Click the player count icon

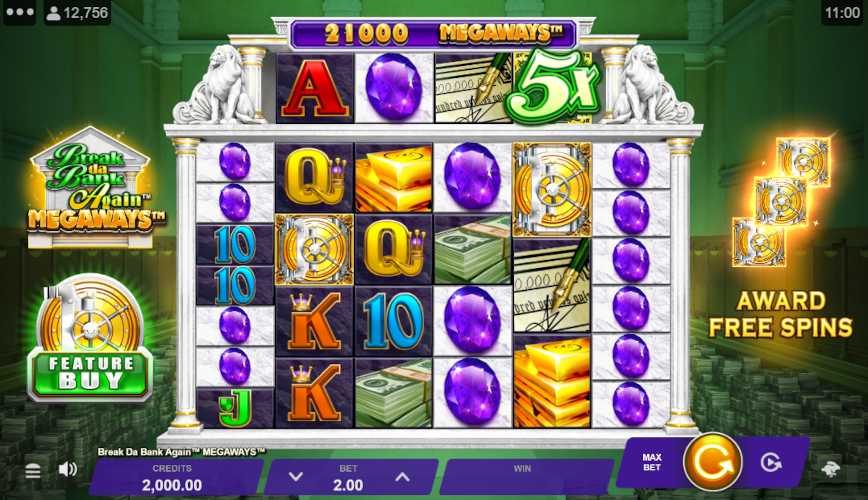52,13
